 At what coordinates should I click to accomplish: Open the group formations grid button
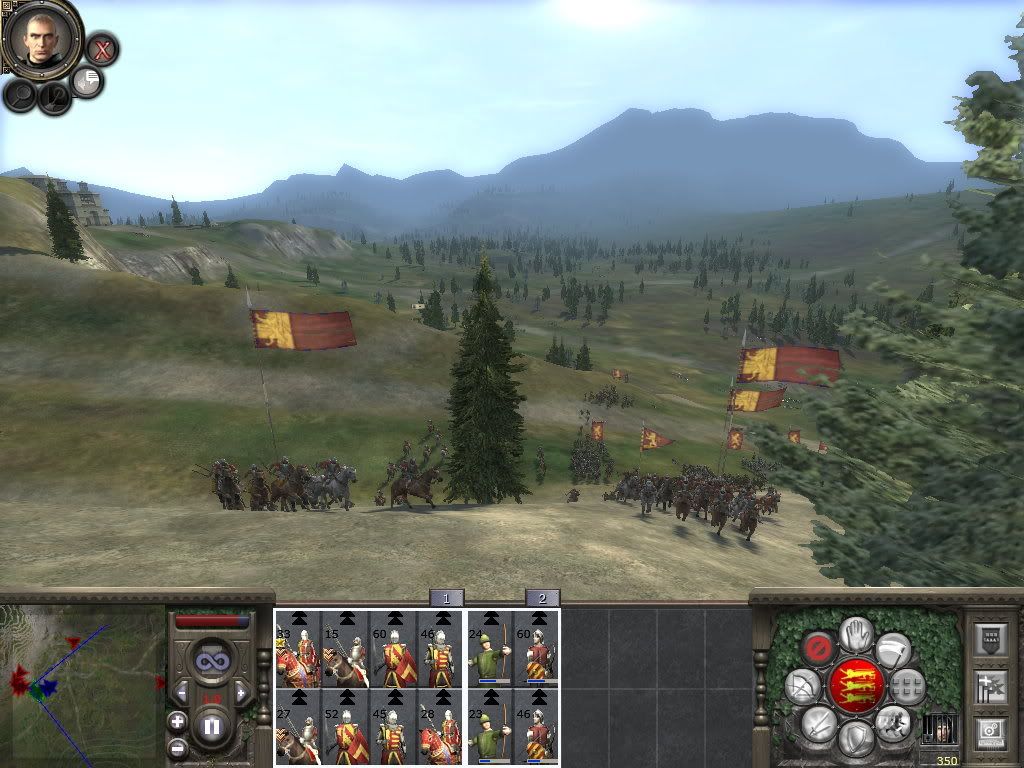tap(907, 686)
